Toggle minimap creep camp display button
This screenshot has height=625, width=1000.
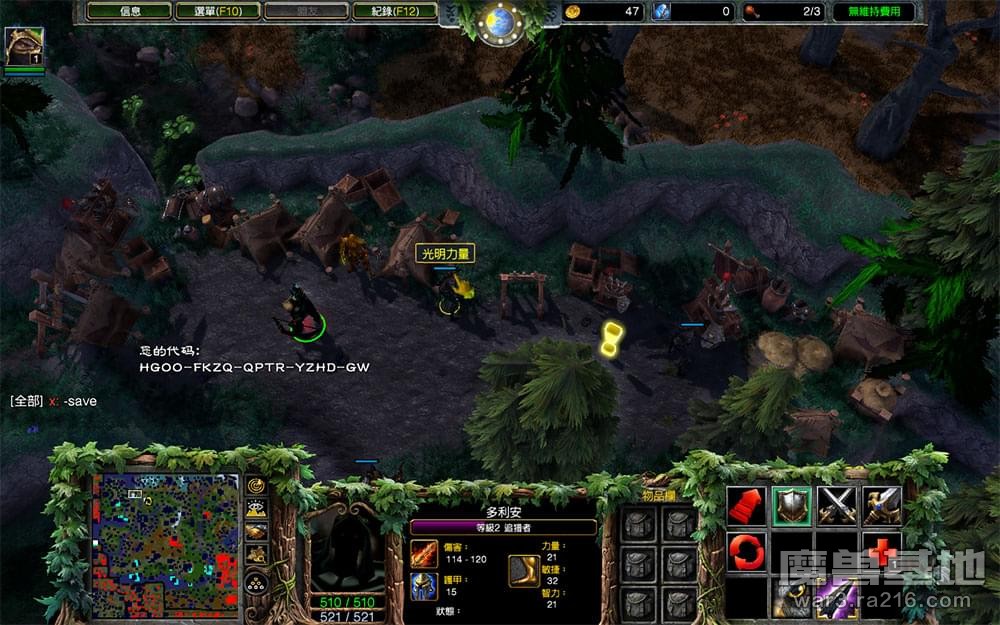tap(257, 555)
